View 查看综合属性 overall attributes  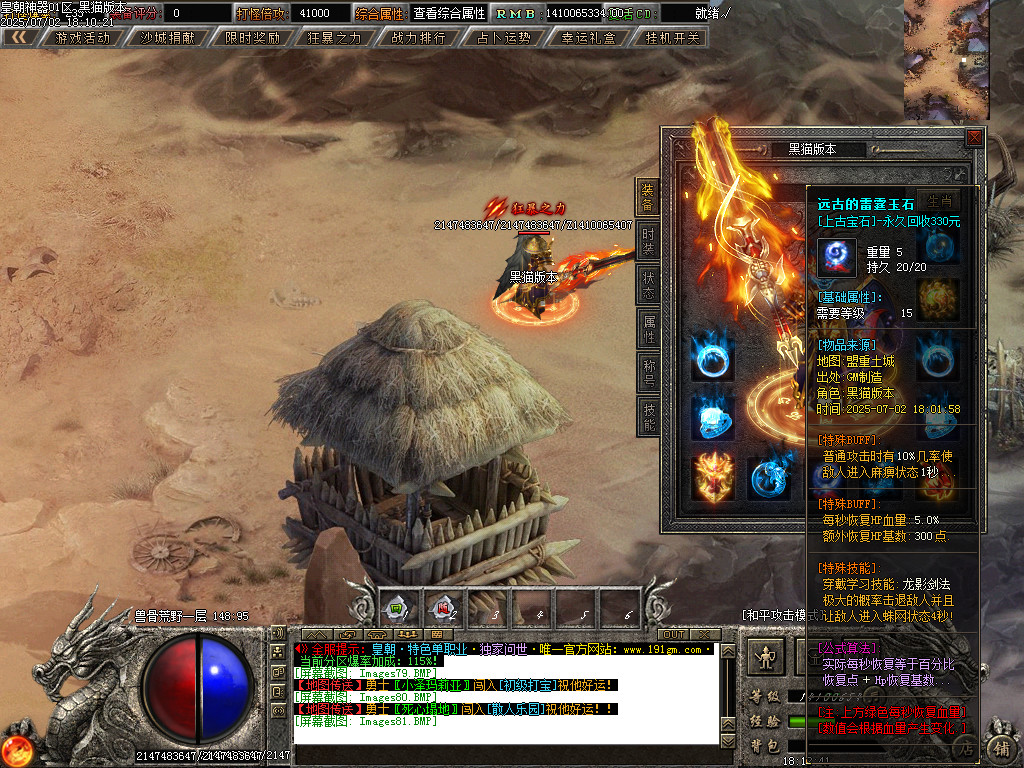tap(449, 14)
